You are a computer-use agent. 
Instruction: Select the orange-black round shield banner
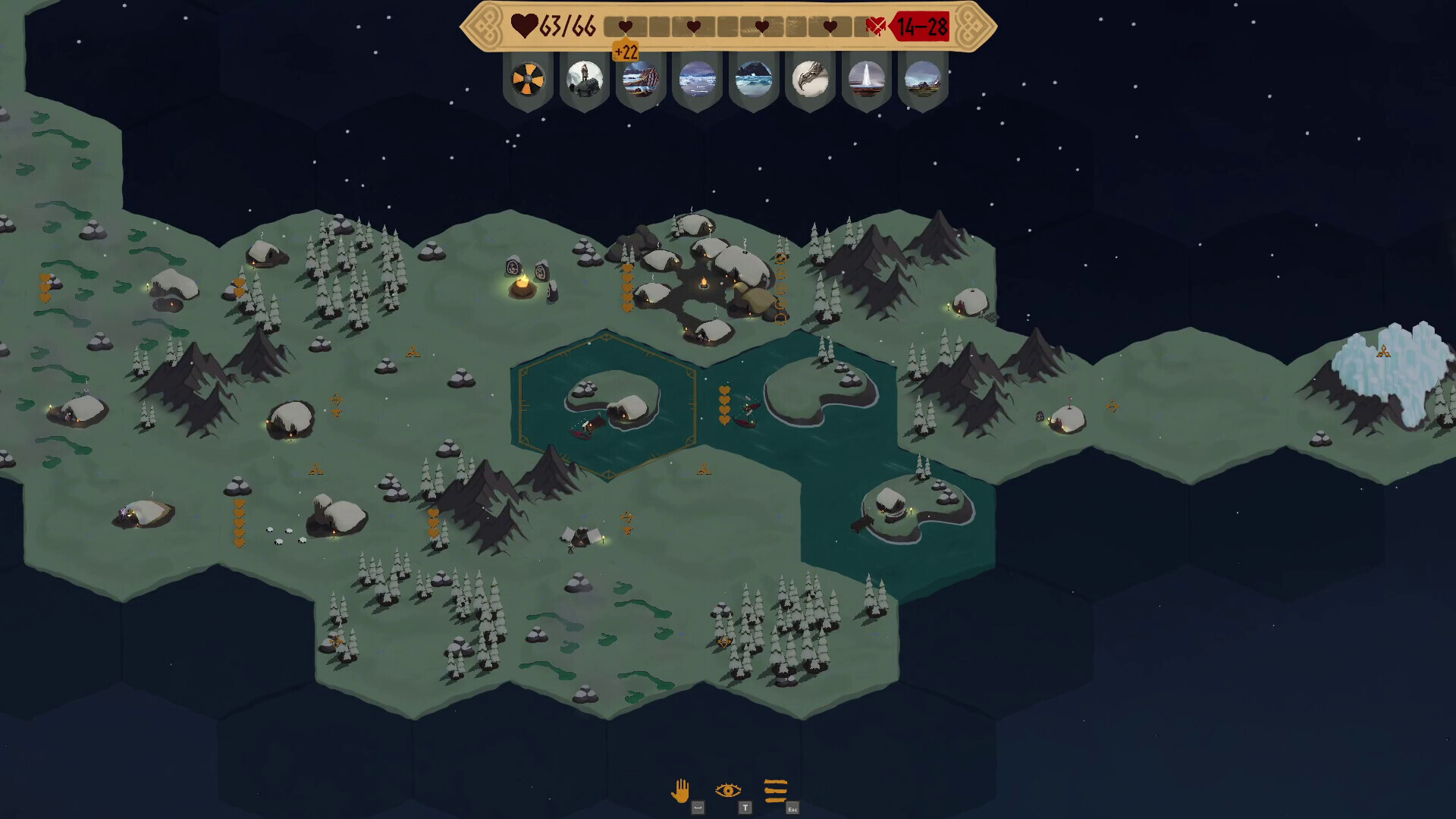click(528, 79)
